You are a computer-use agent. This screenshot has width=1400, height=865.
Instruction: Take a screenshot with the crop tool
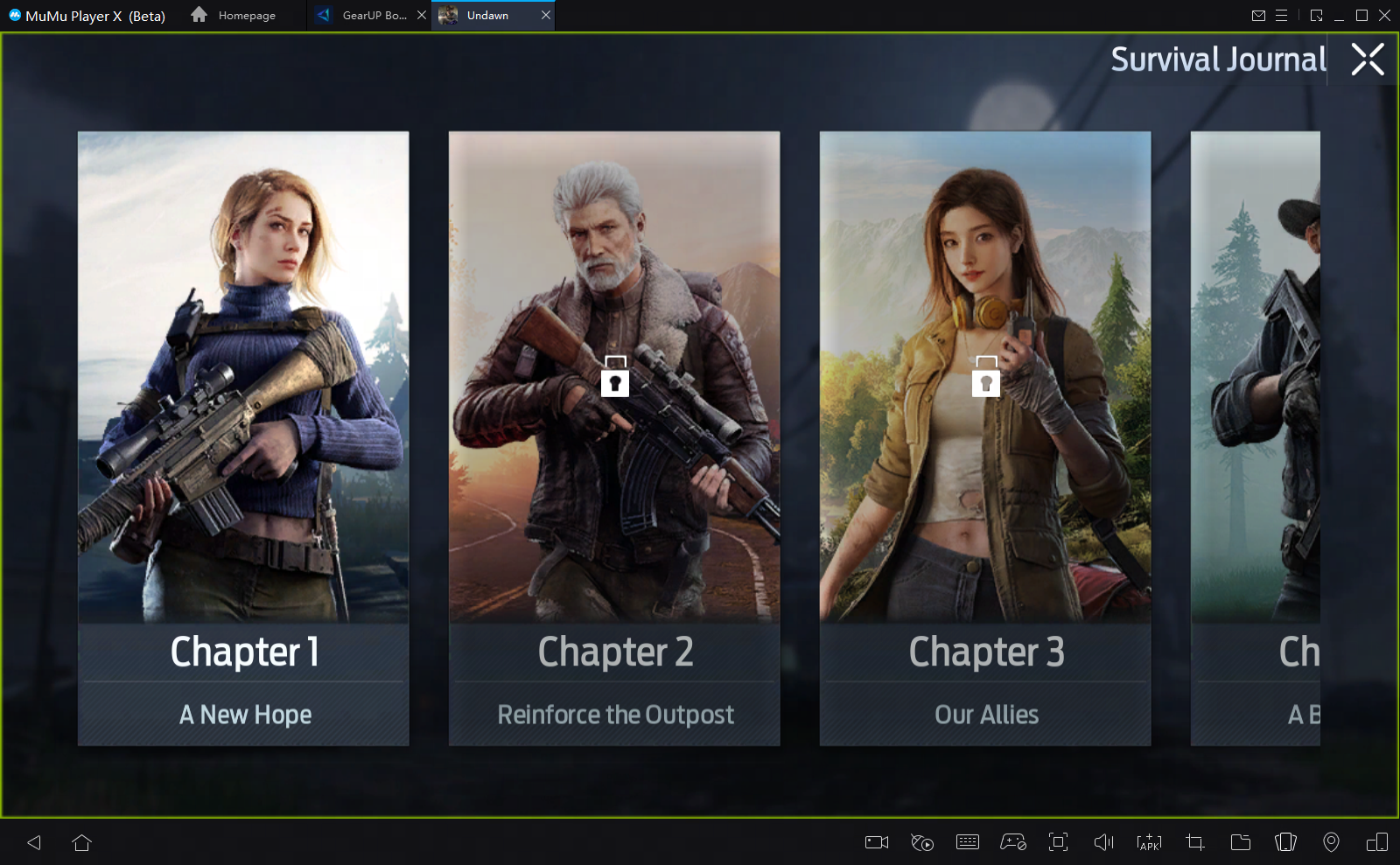1194,842
